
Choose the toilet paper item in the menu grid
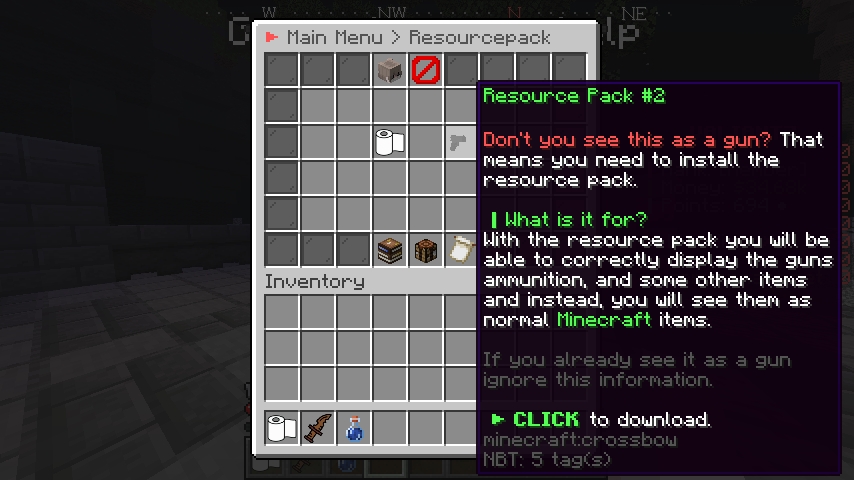(x=390, y=142)
